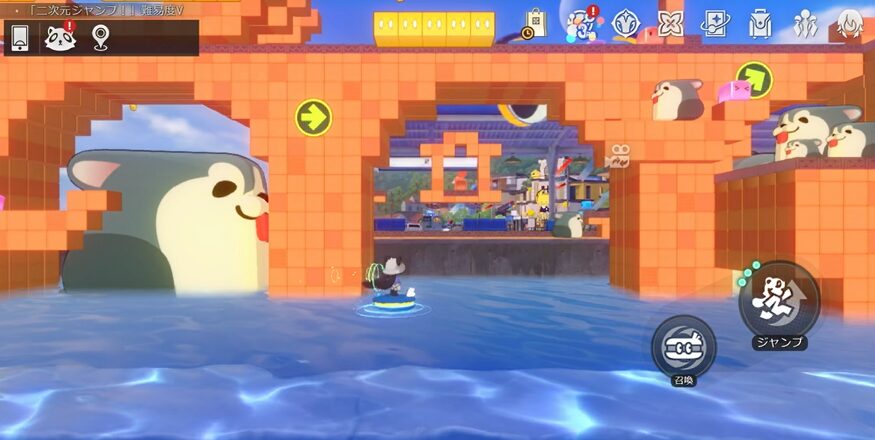Open the four-petal flower icon
Viewport: 875px width, 440px height.
tap(670, 23)
